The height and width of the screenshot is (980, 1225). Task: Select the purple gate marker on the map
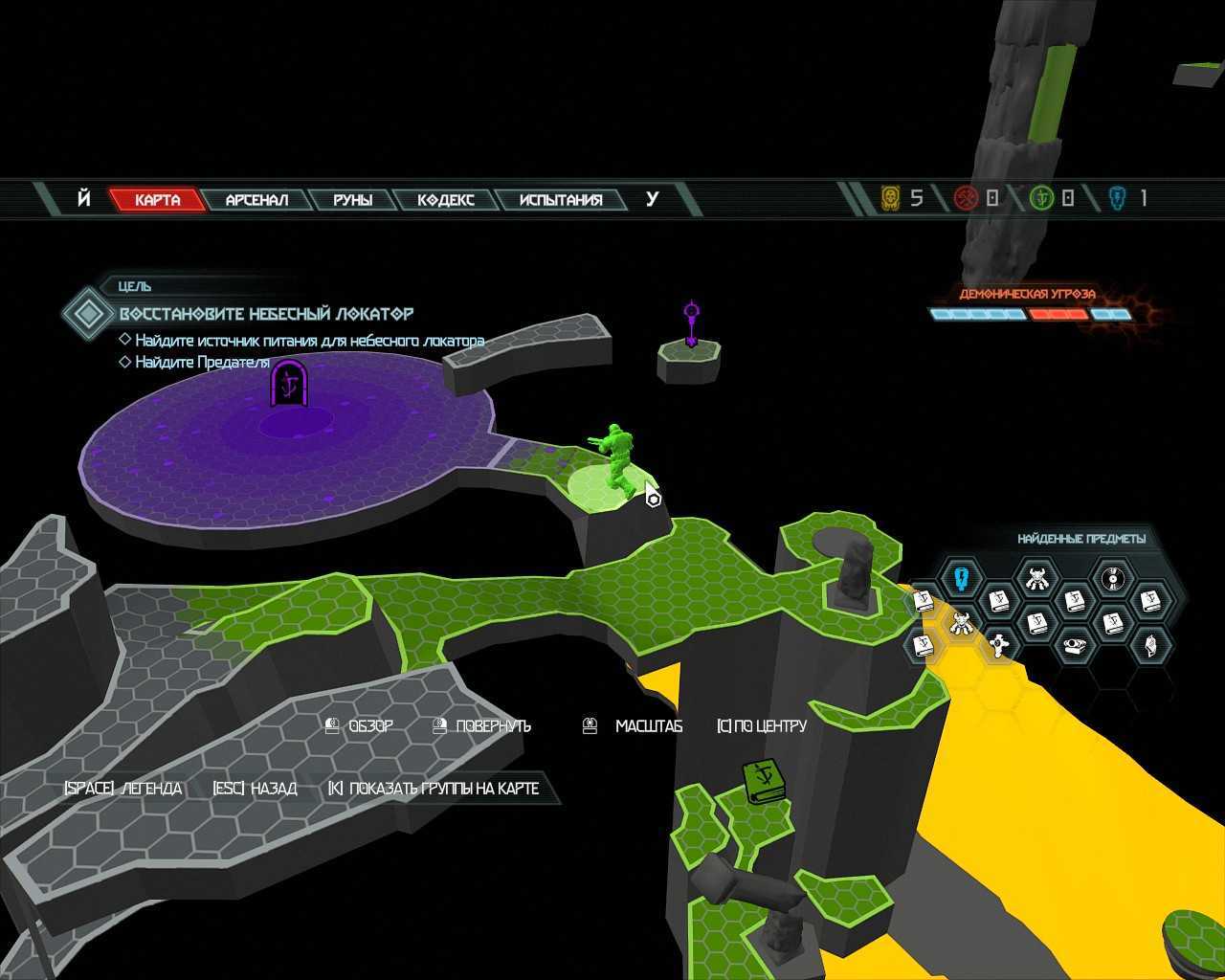click(288, 384)
